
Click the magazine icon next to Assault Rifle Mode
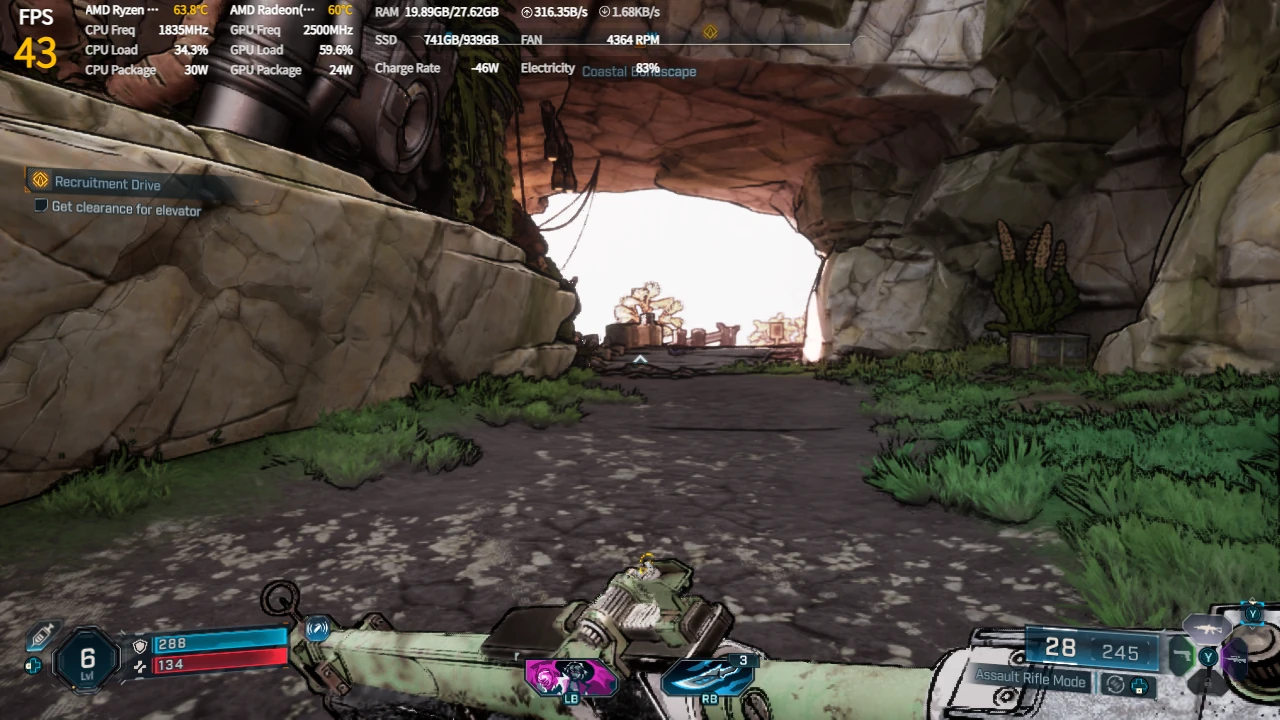coord(1139,687)
